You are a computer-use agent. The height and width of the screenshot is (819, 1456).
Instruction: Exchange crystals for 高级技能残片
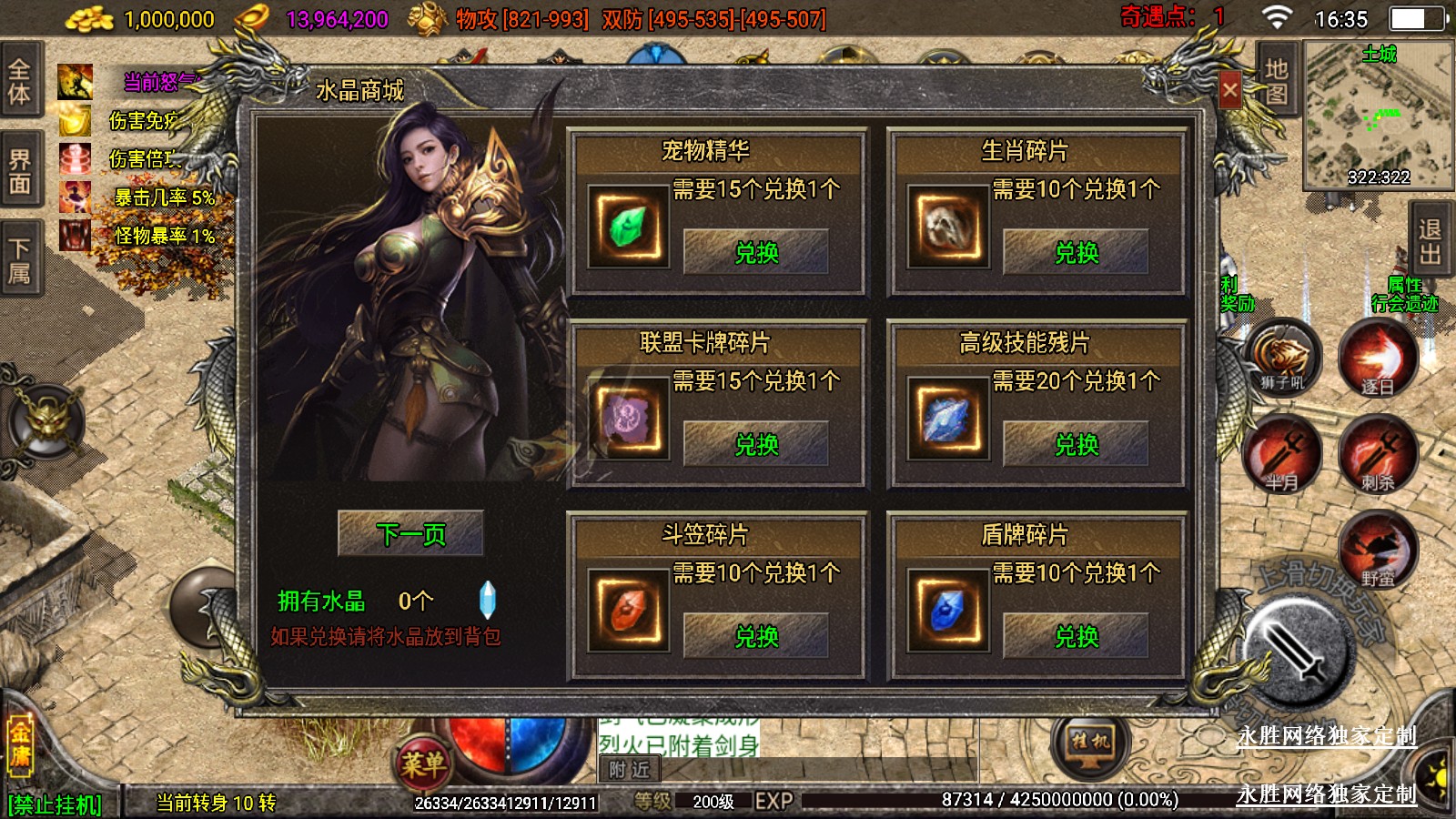pos(1076,444)
